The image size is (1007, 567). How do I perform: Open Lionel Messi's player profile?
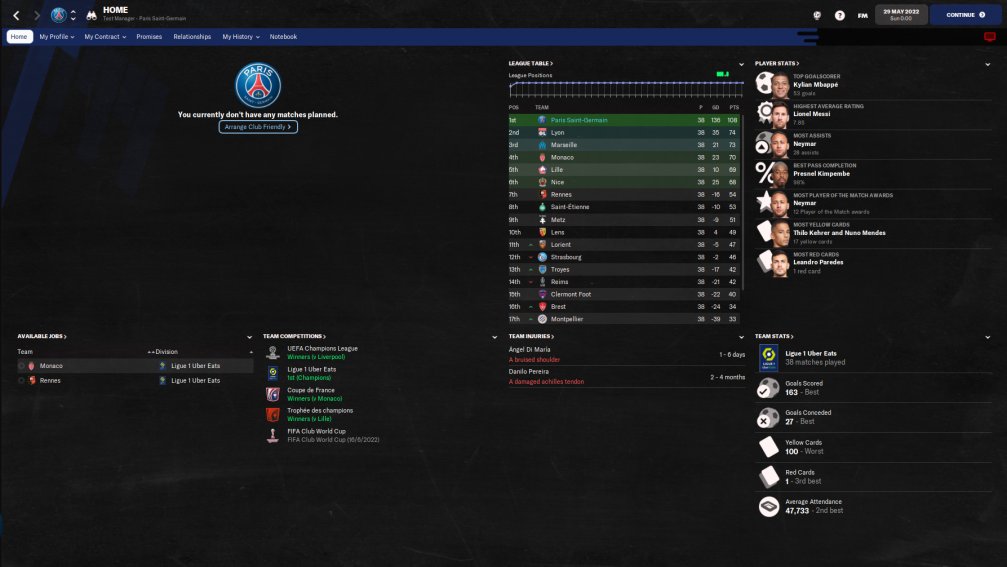pos(812,114)
